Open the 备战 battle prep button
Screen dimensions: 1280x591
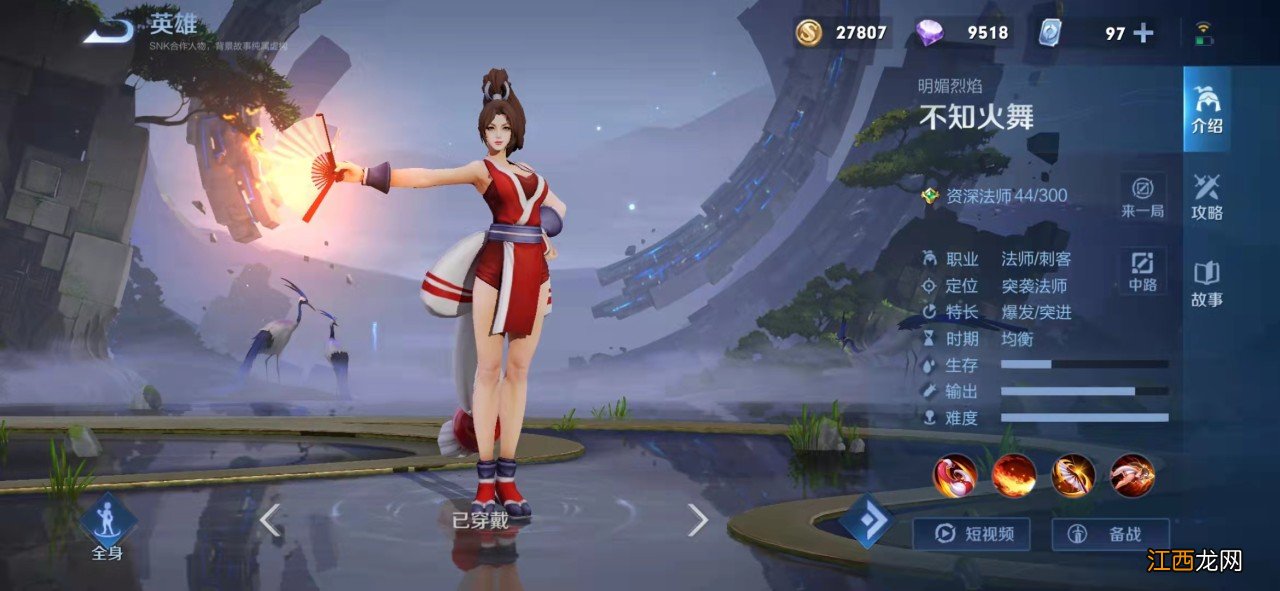click(x=1110, y=534)
